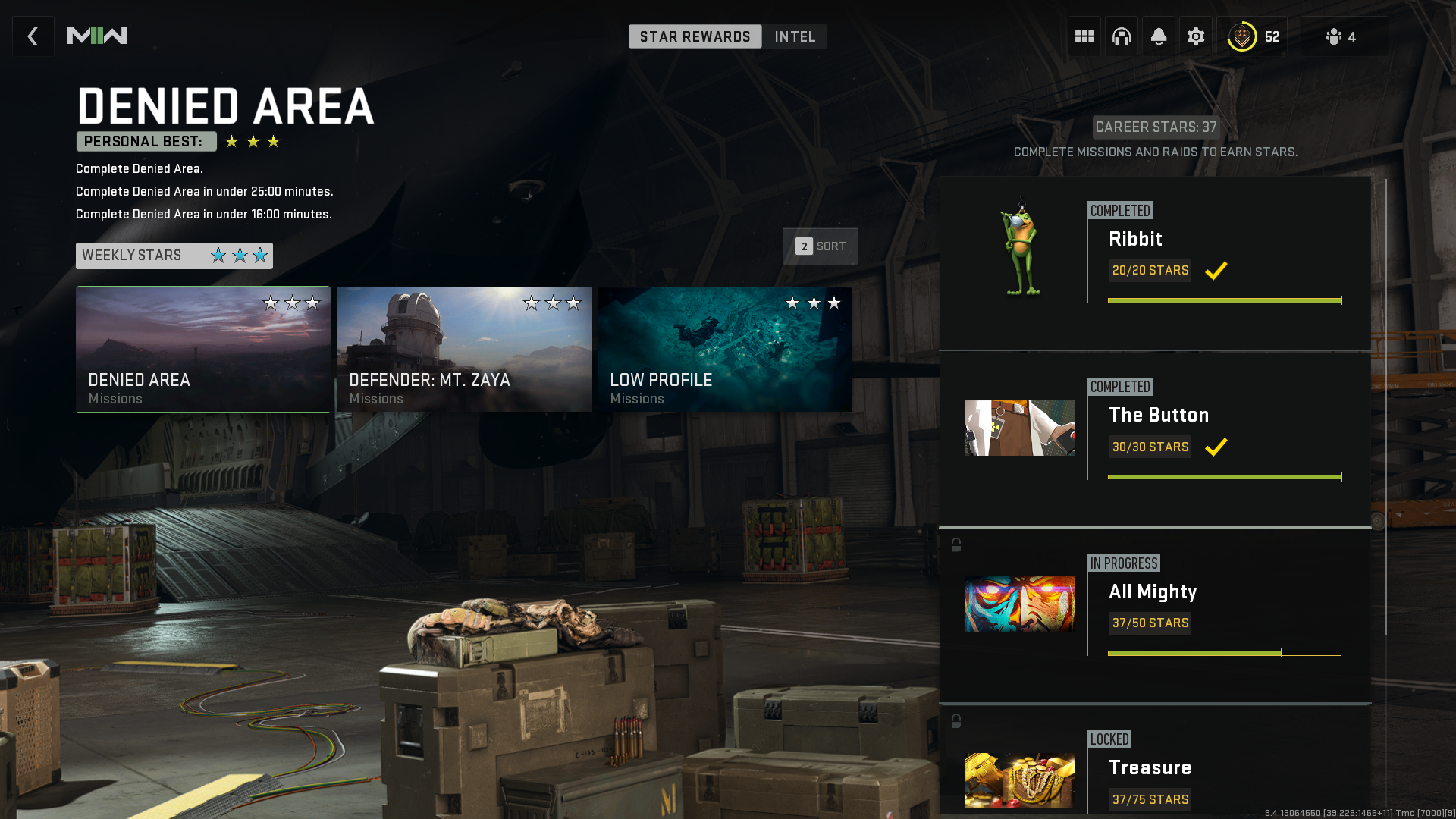Click the lock icon beside Treasure reward
The width and height of the screenshot is (1456, 819).
(955, 719)
